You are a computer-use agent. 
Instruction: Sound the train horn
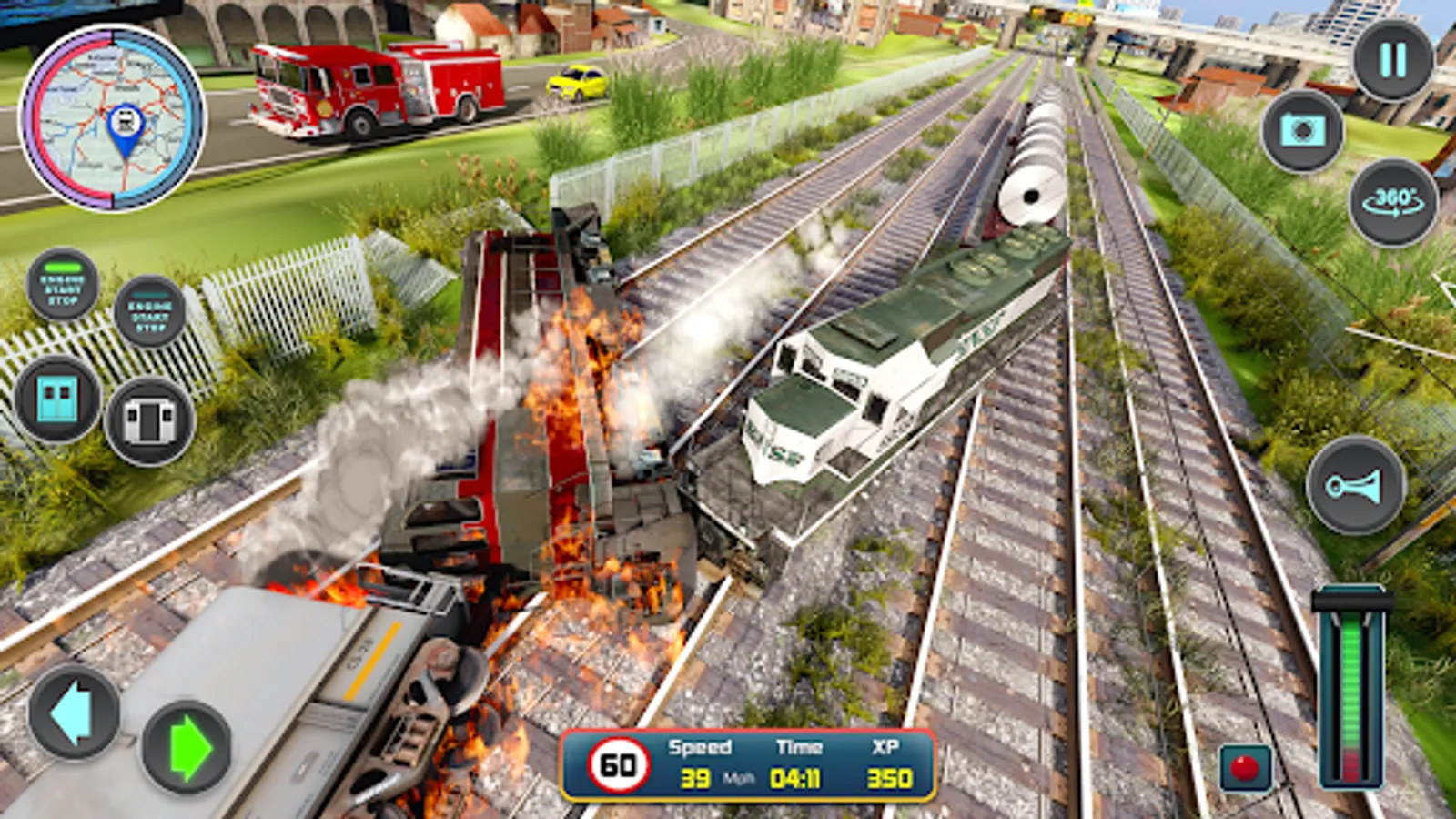[x=1355, y=486]
